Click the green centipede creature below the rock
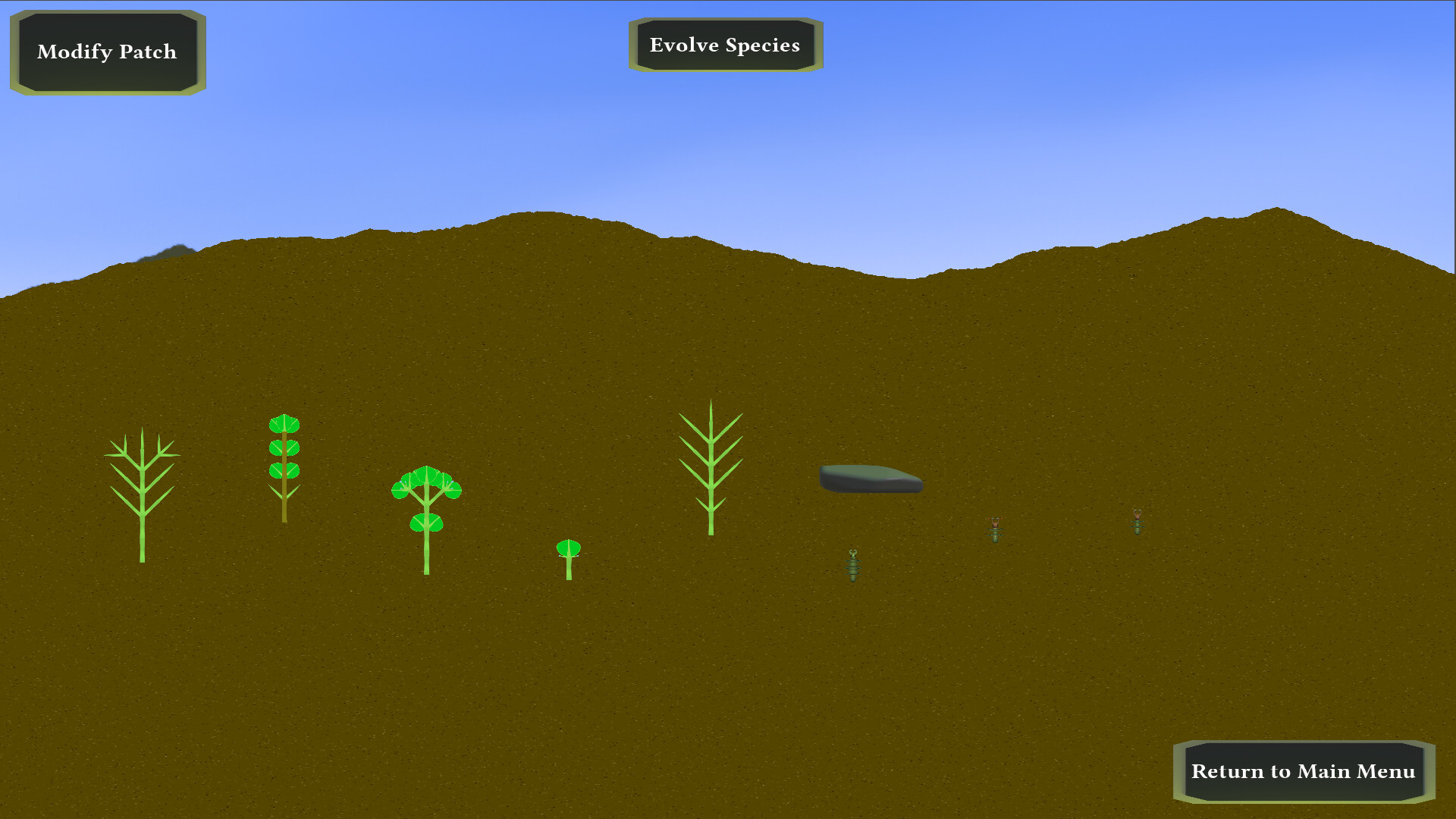This screenshot has width=1456, height=819. pos(852,565)
